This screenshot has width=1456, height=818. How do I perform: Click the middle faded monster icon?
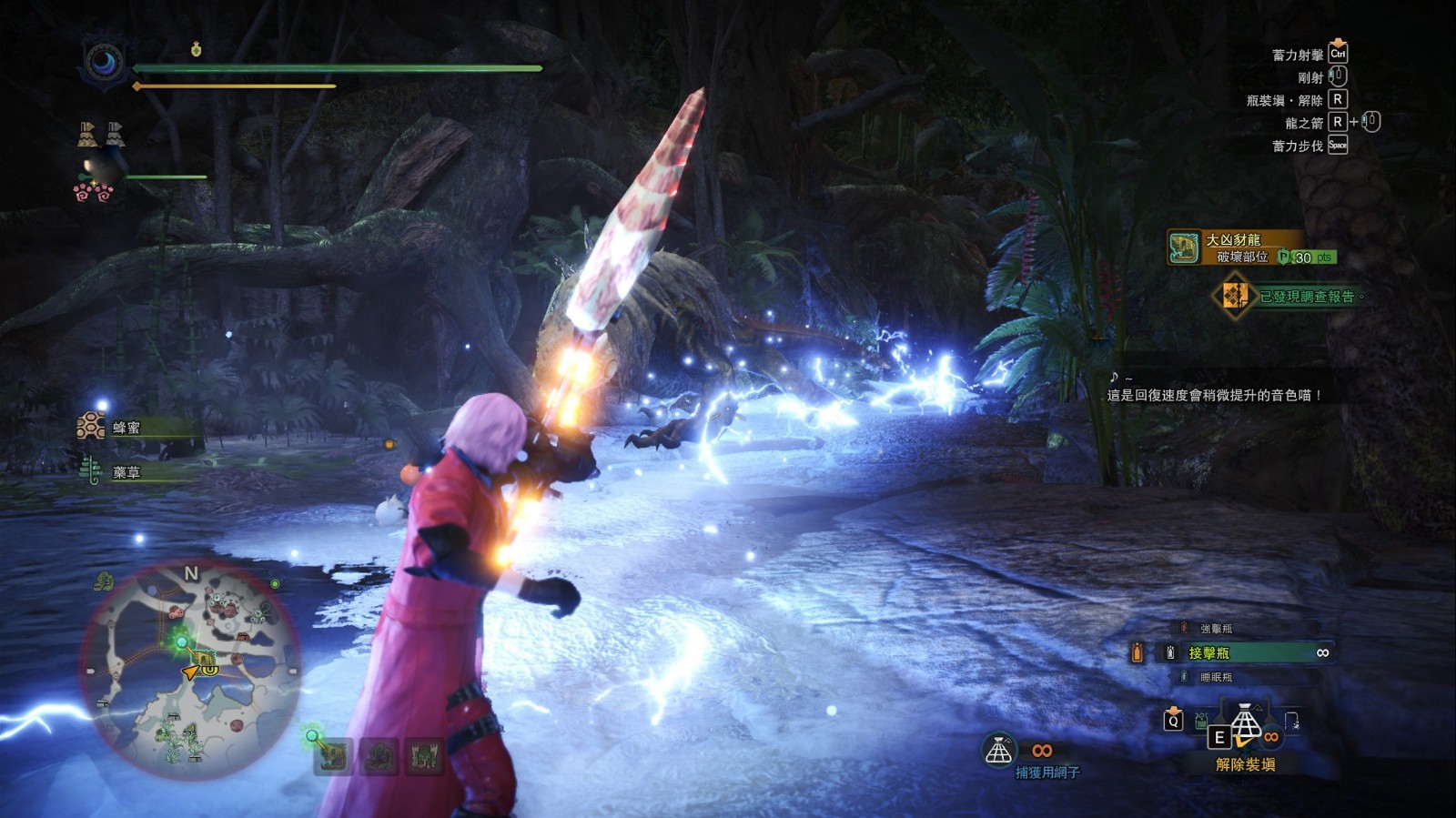tap(379, 756)
